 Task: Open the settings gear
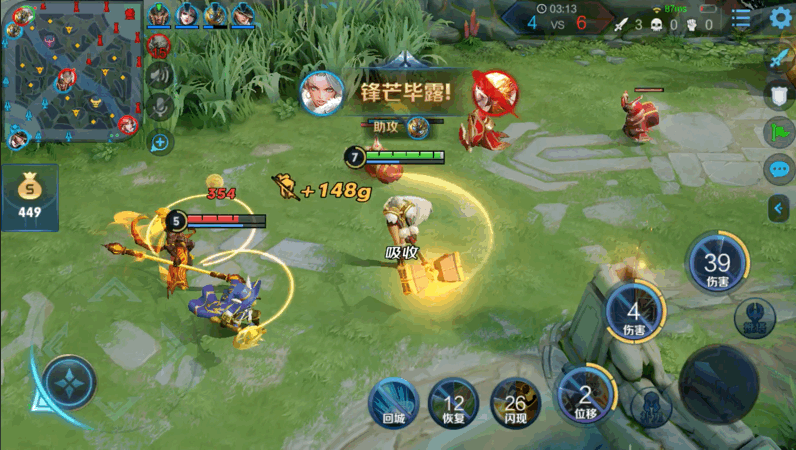click(x=781, y=19)
